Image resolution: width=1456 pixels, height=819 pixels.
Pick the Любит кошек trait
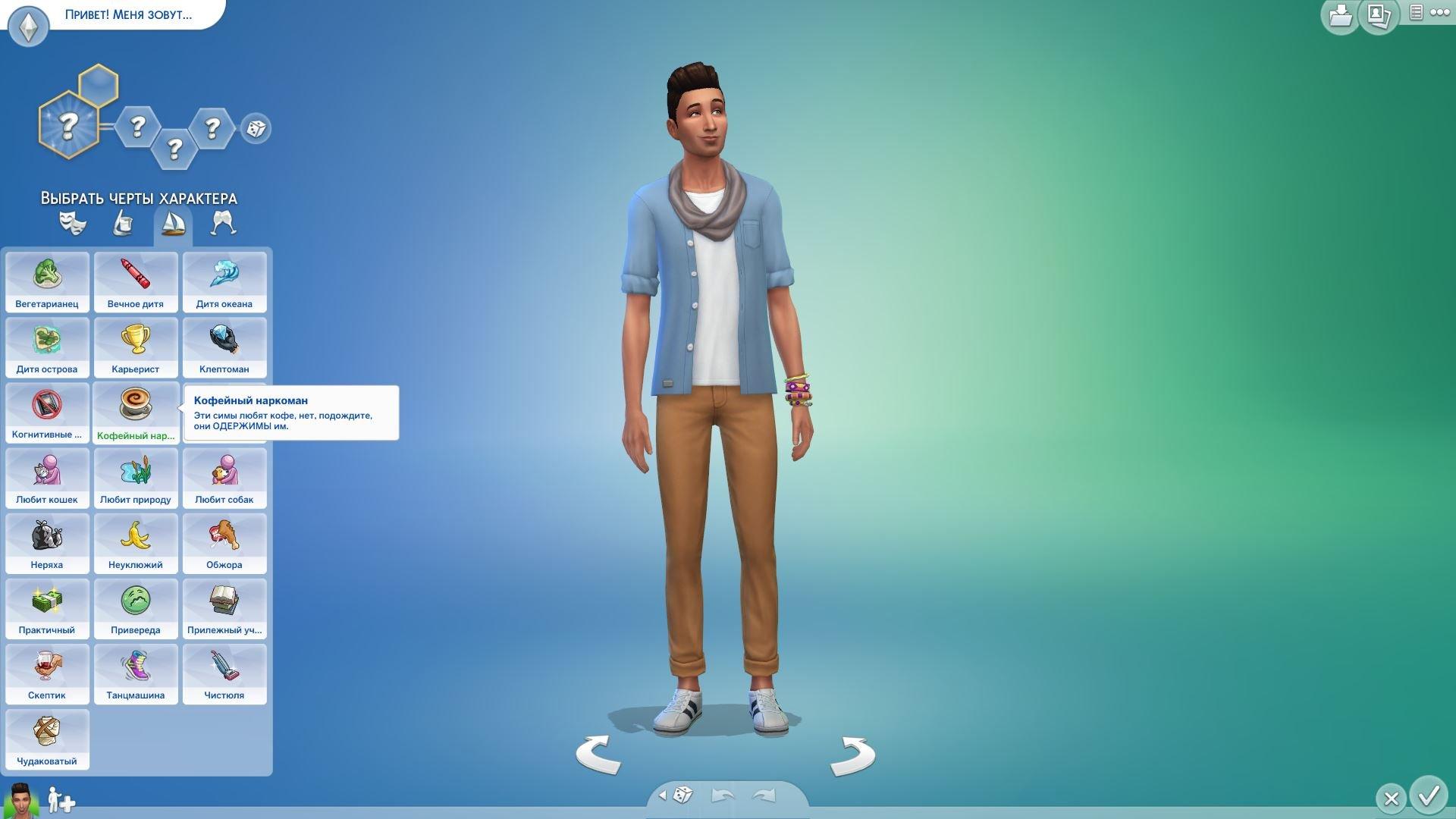coord(47,478)
